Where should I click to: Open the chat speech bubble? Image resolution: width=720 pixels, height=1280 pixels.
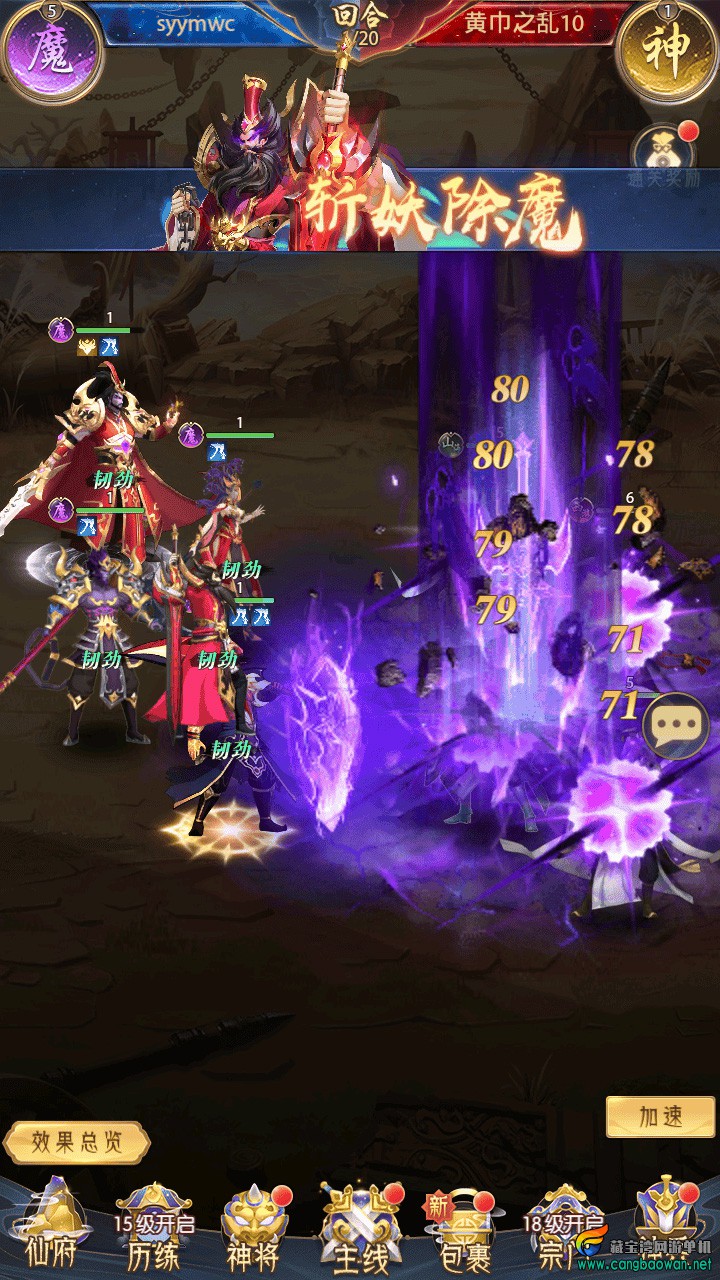[x=676, y=726]
